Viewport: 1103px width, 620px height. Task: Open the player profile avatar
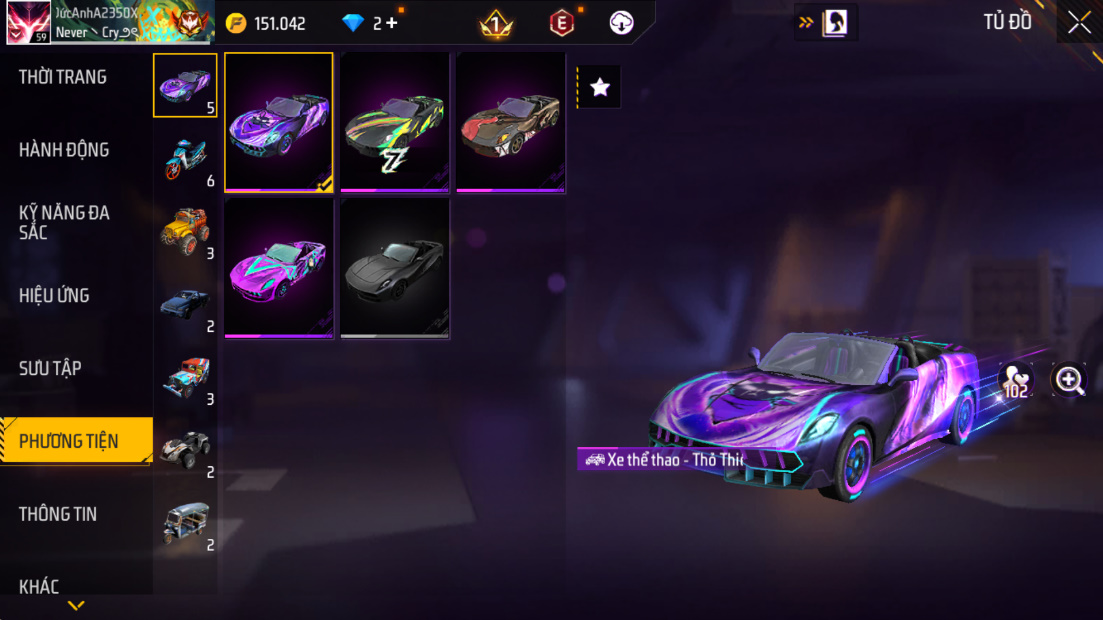tap(28, 23)
